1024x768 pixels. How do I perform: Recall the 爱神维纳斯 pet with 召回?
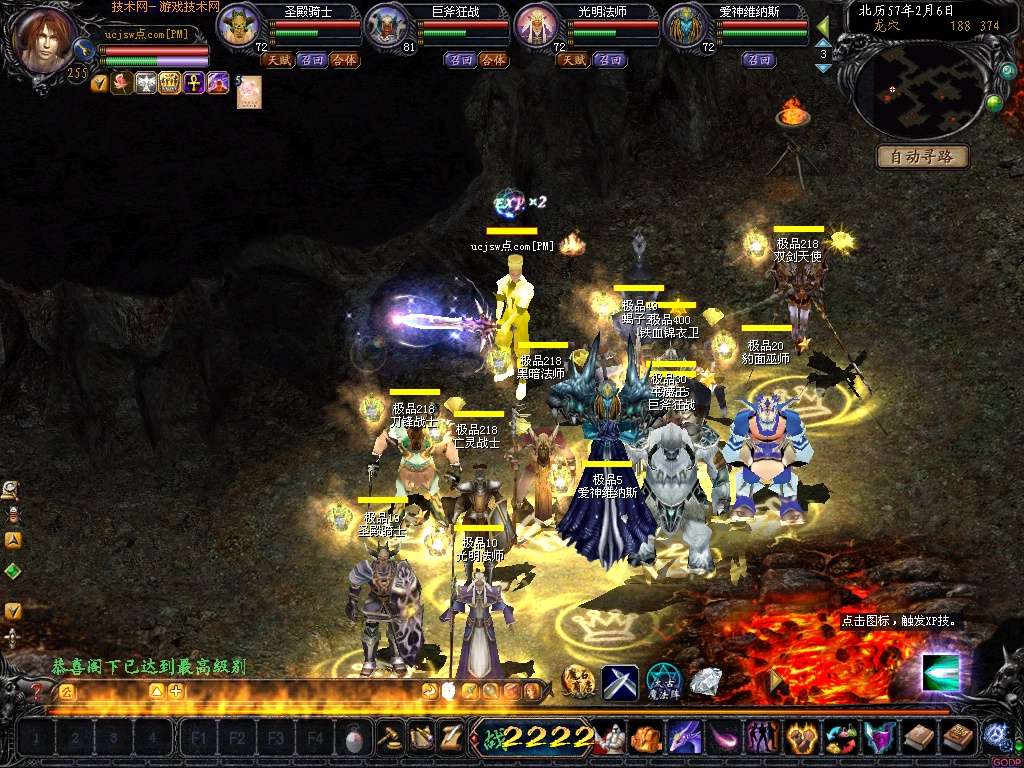tap(759, 60)
